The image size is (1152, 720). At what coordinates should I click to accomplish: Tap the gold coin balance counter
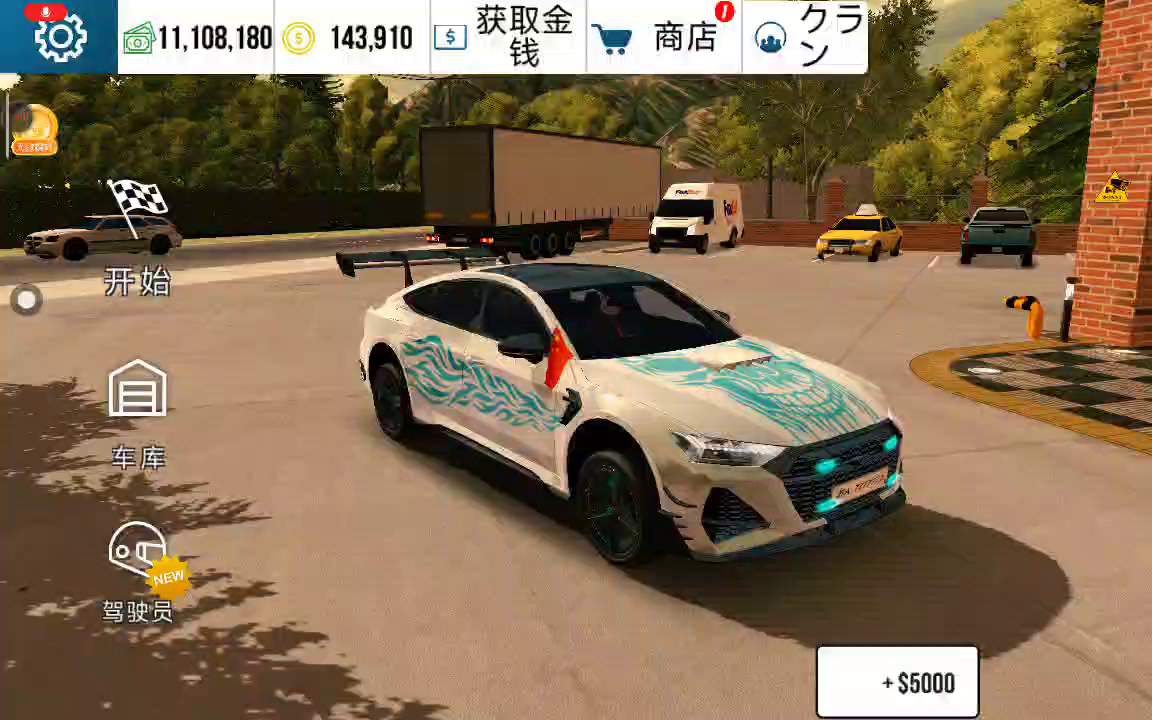click(x=352, y=38)
